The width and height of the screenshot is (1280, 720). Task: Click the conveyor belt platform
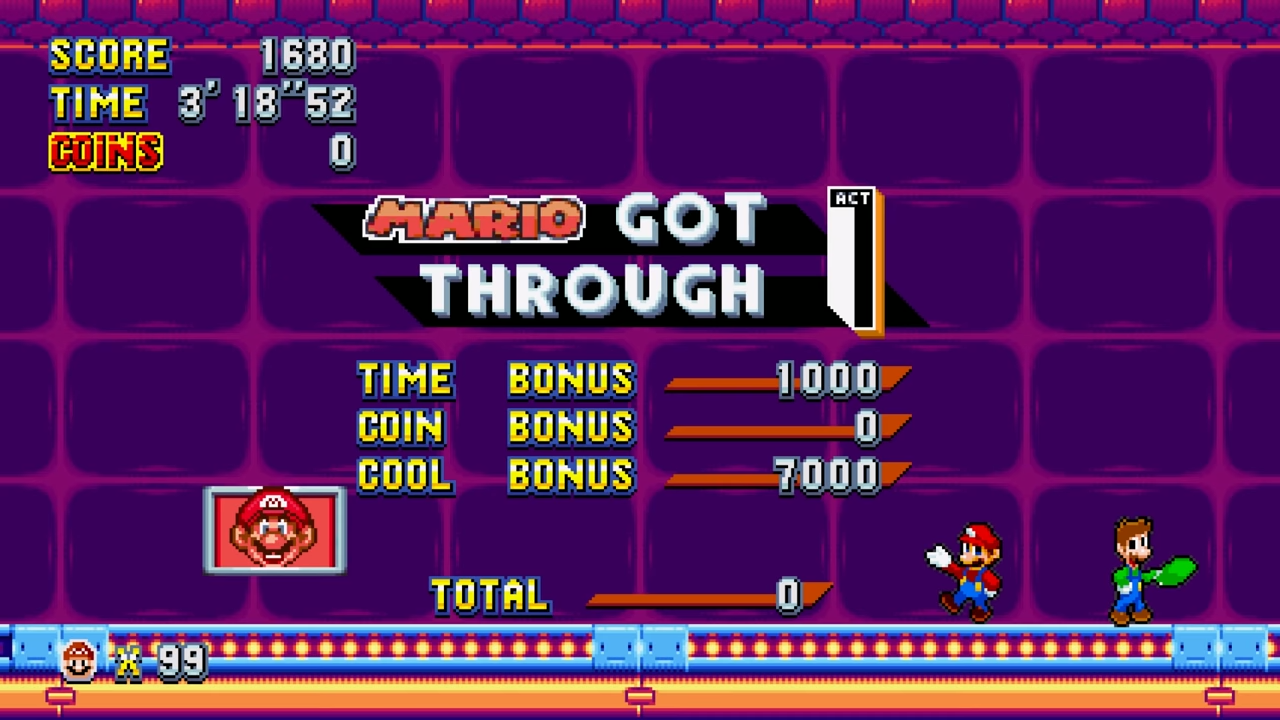pyautogui.click(x=640, y=655)
